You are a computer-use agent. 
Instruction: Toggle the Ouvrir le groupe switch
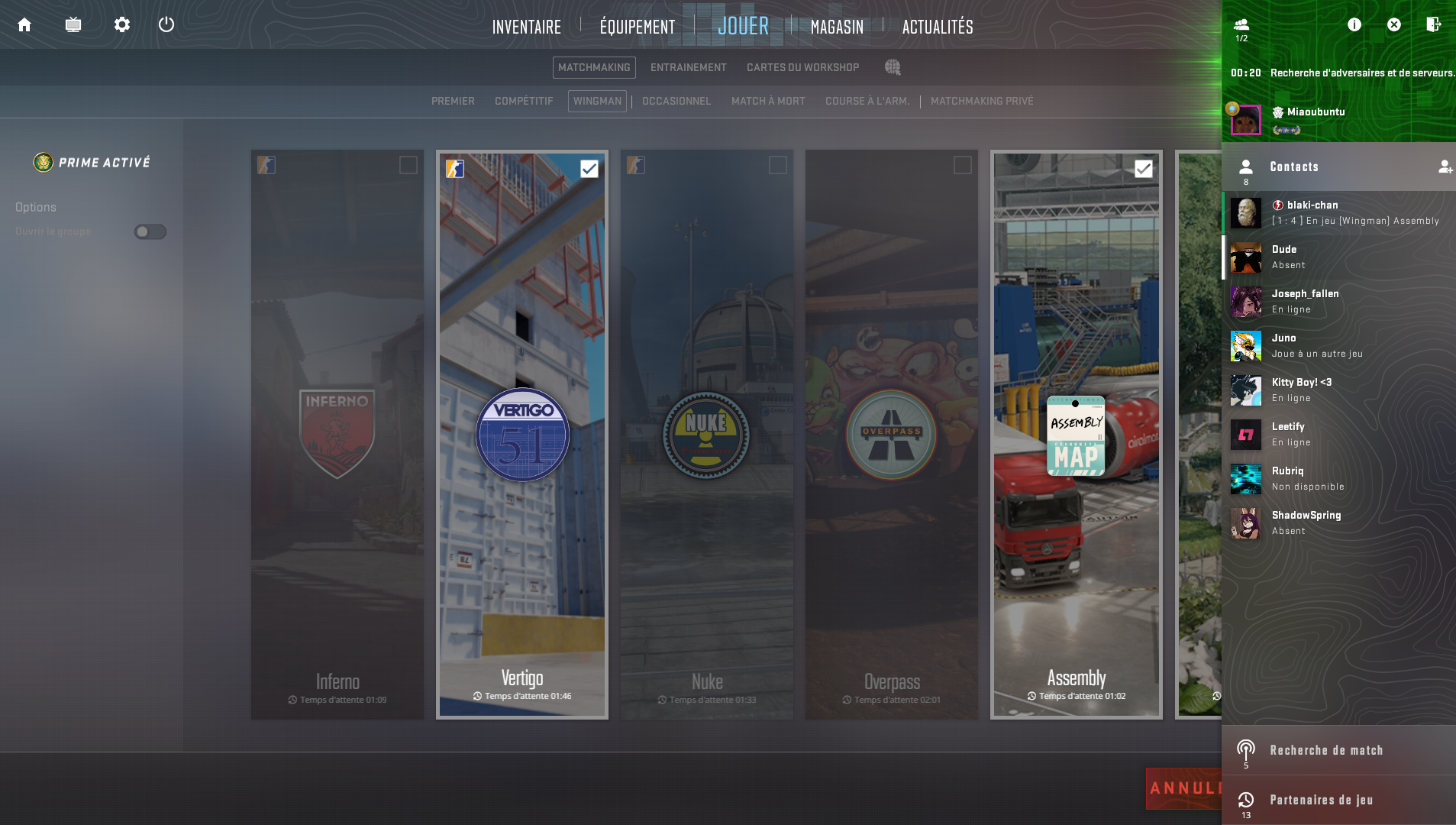click(x=150, y=232)
